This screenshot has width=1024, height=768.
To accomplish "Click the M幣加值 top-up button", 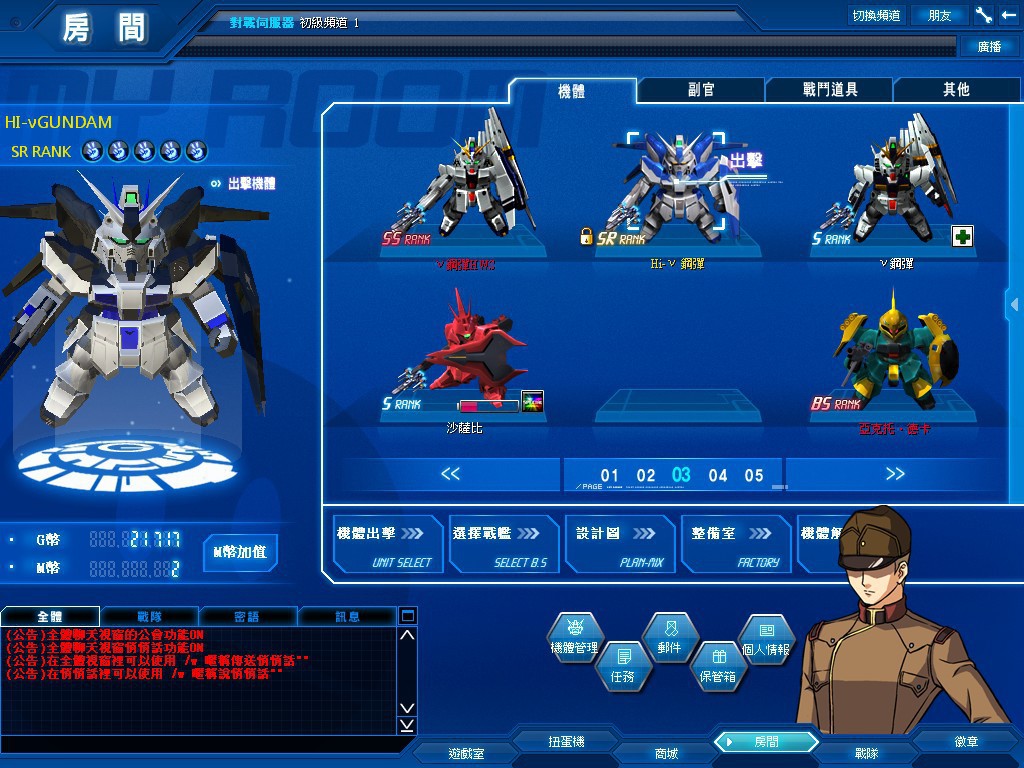I will point(240,552).
